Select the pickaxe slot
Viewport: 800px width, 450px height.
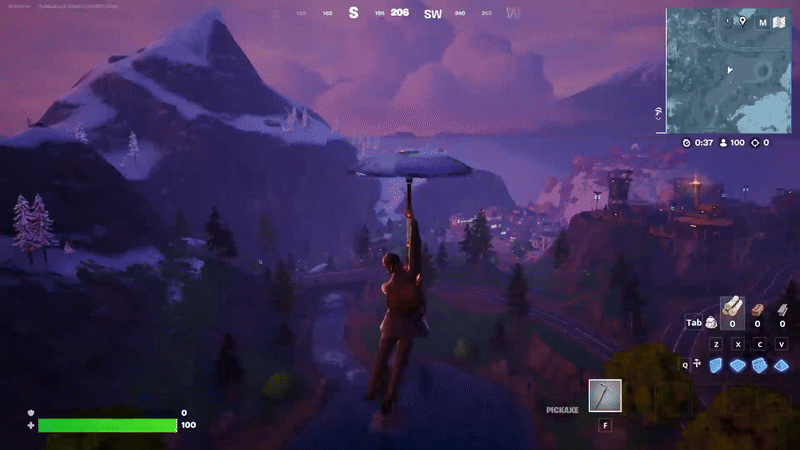click(x=605, y=396)
